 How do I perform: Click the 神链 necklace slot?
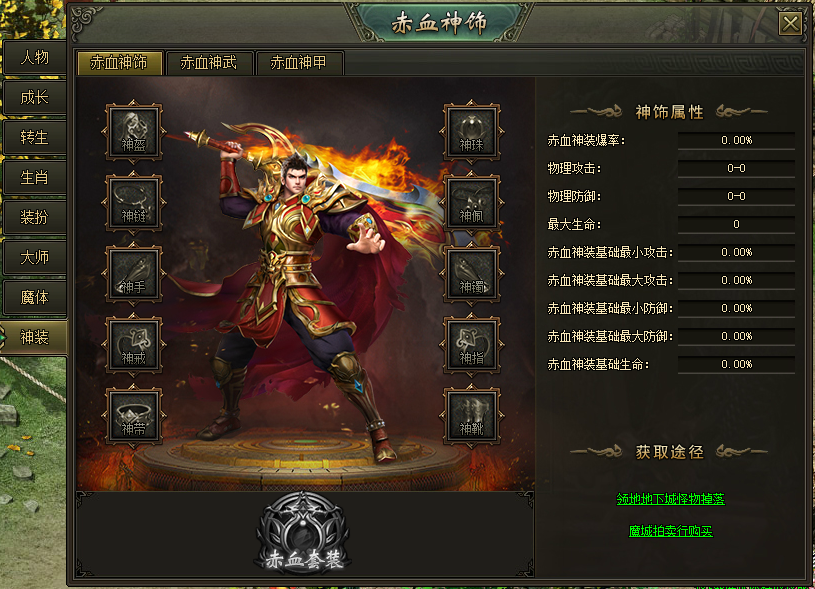pos(134,202)
